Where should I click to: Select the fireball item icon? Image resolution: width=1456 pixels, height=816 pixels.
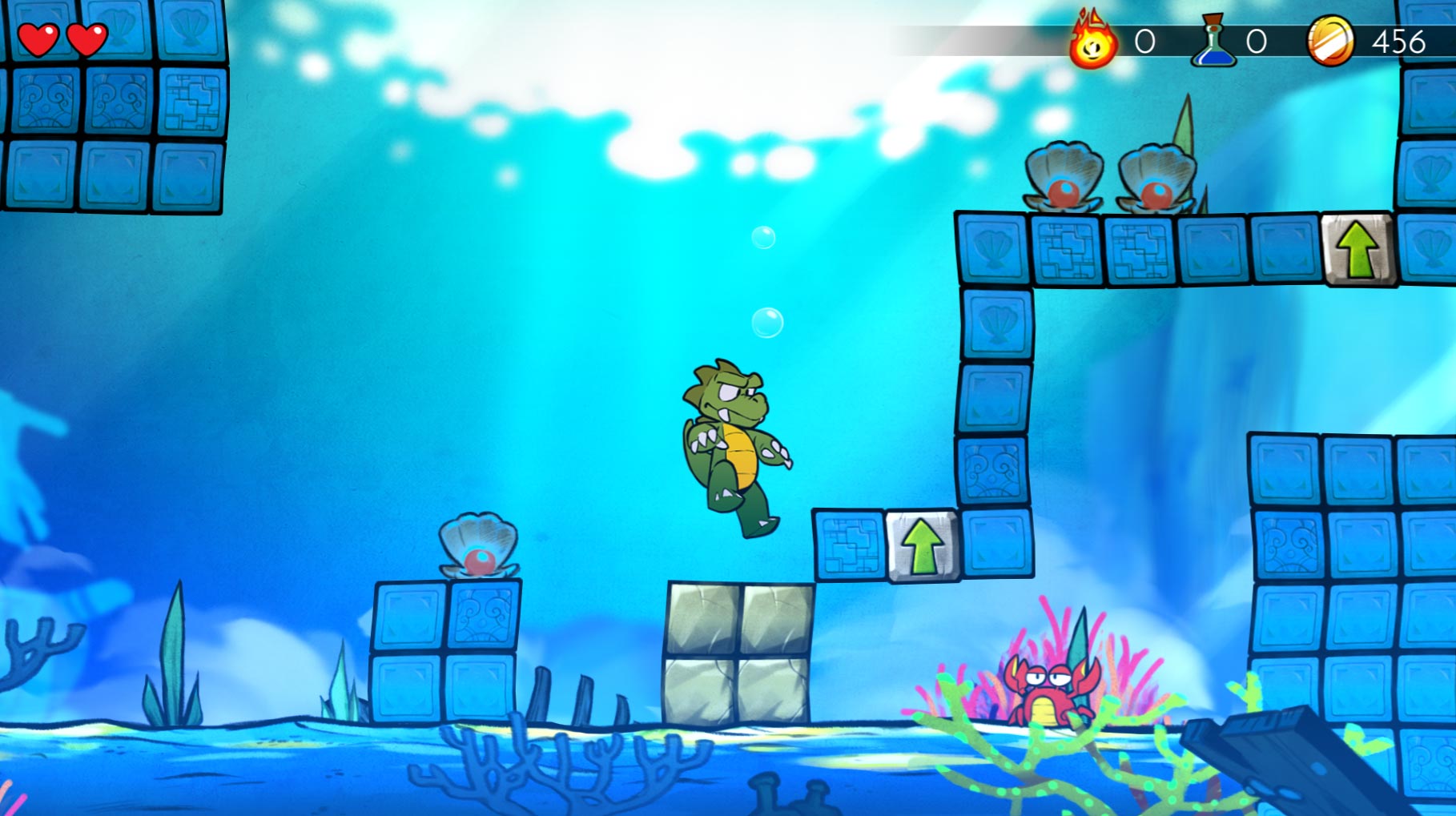(x=1092, y=42)
